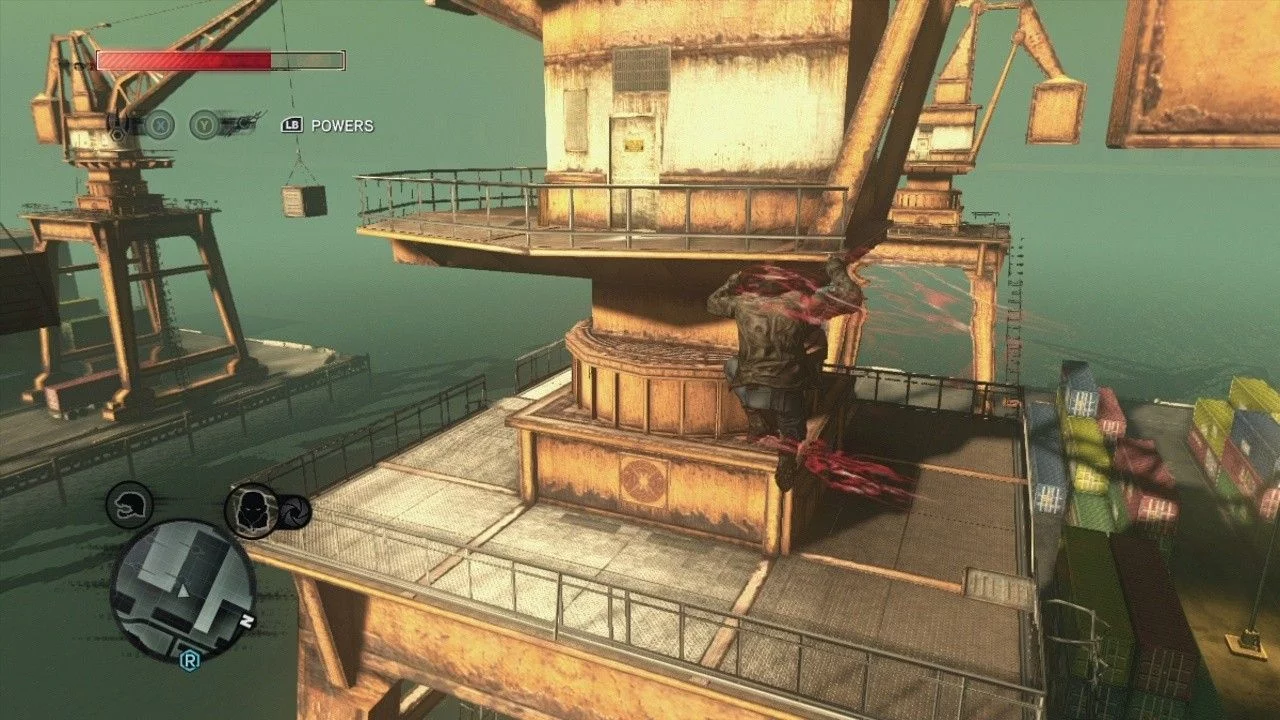Screen dimensions: 1280x720
Task: Open the POWERS selection label
Action: [341, 126]
